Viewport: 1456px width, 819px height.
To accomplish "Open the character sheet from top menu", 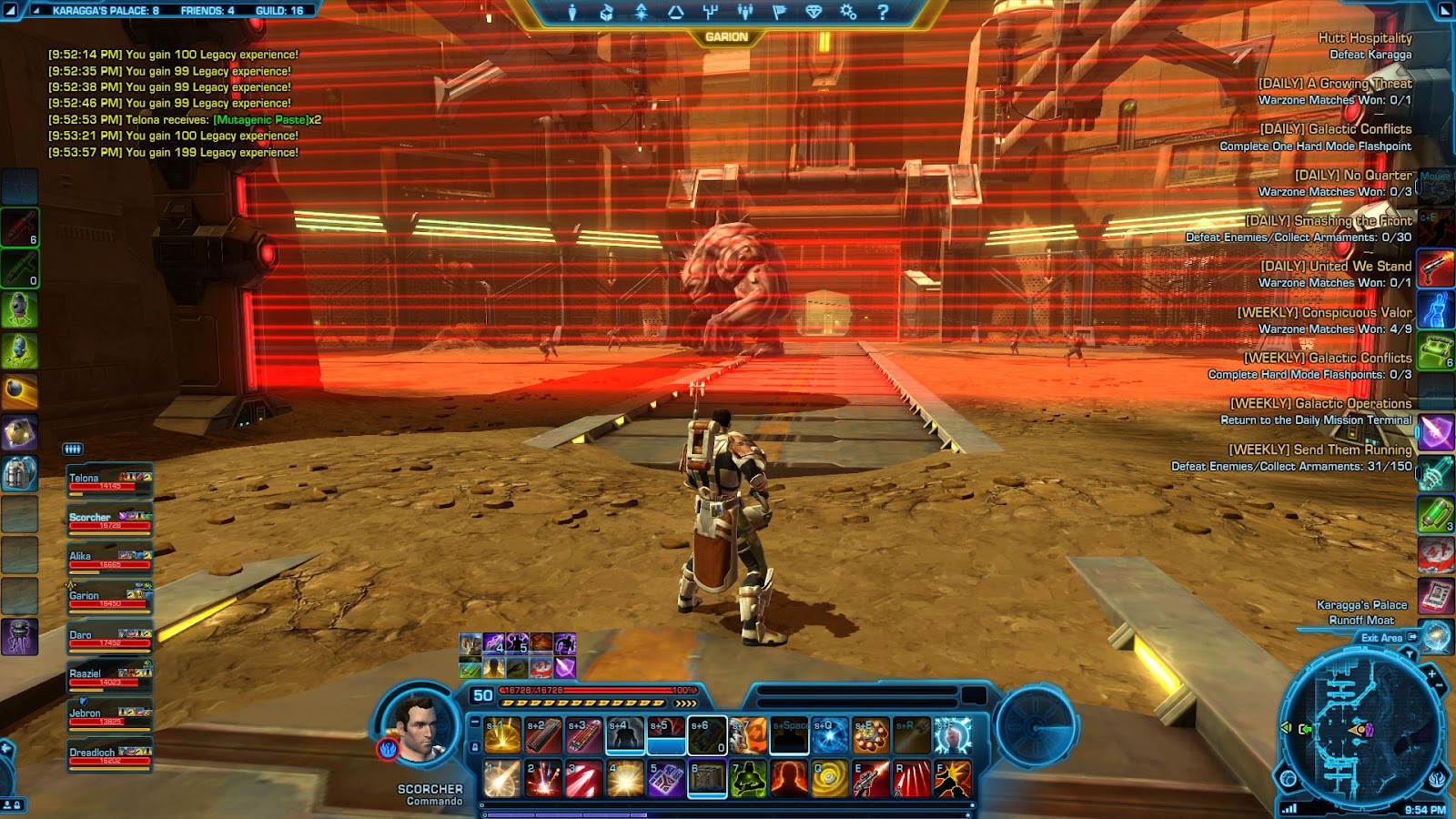I will [571, 12].
